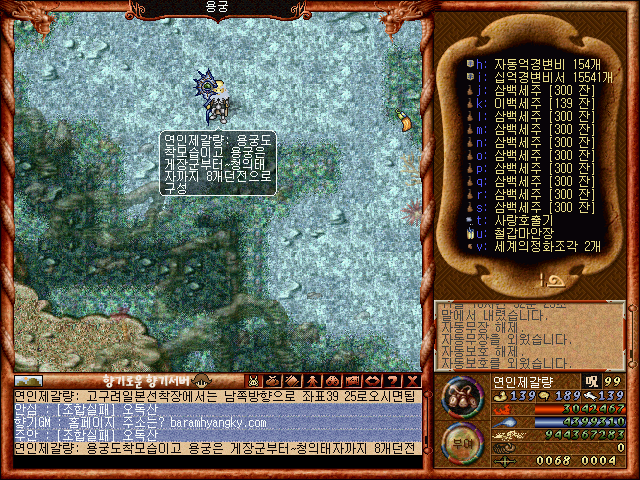640x480 pixels.
Task: Click the first icon on the chat toolbar
Action: (253, 380)
